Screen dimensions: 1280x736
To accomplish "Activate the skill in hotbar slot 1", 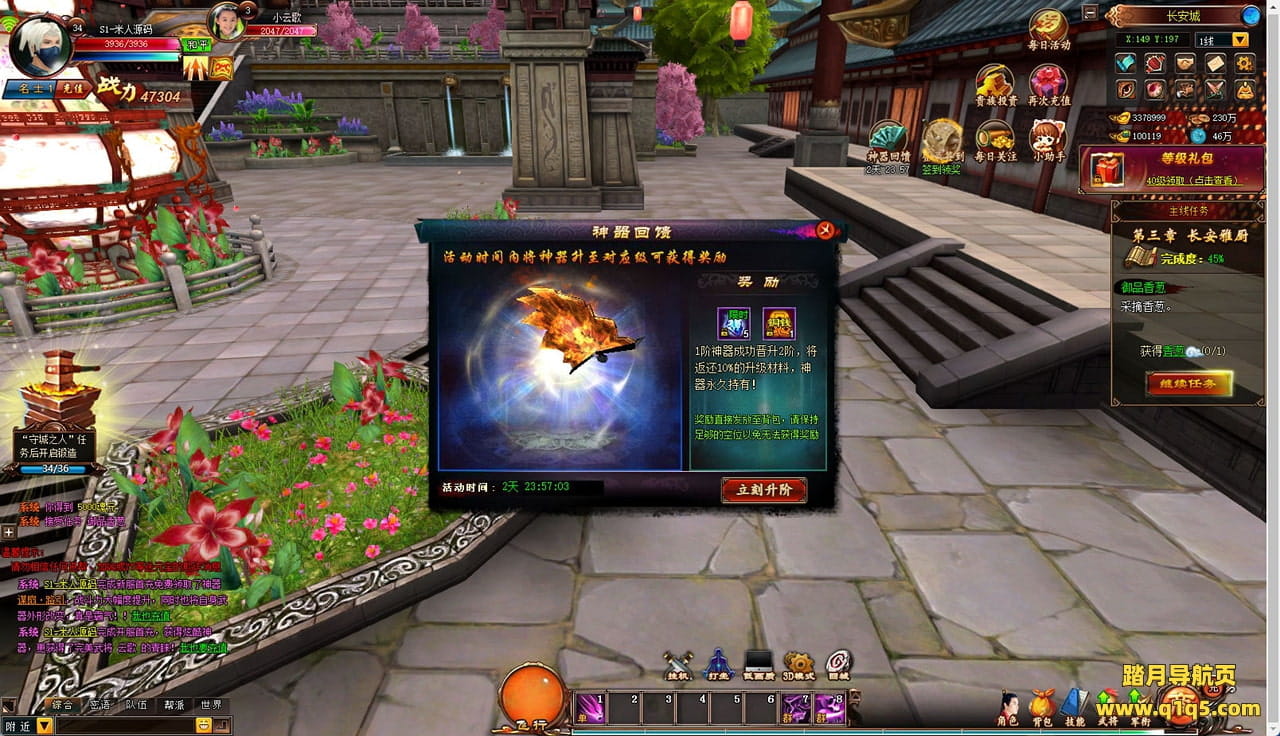I will click(x=590, y=708).
